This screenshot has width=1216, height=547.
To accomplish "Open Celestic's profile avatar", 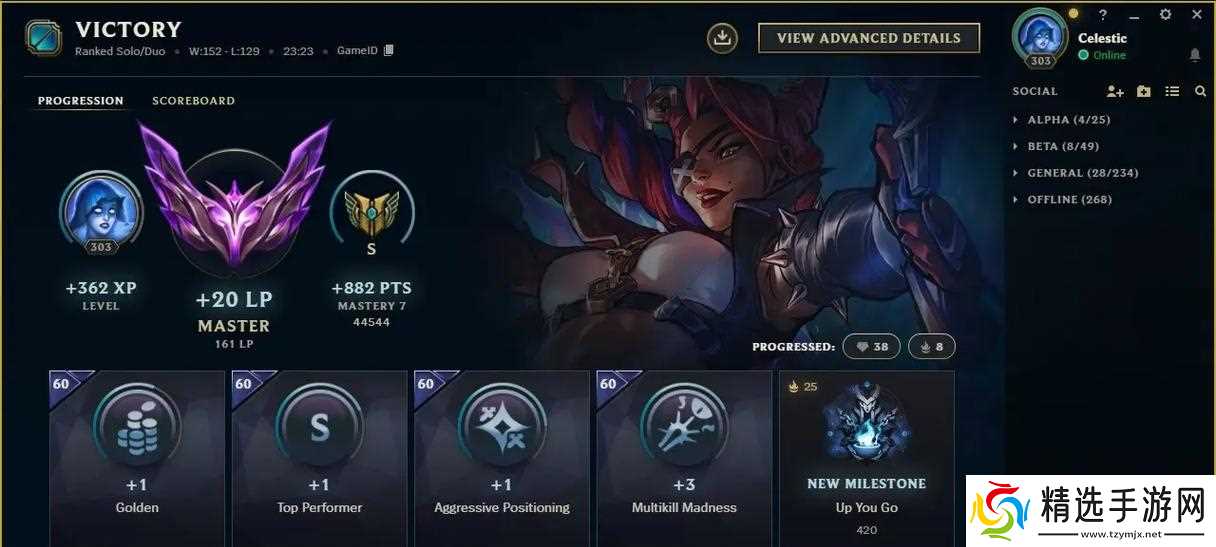I will click(x=1040, y=36).
